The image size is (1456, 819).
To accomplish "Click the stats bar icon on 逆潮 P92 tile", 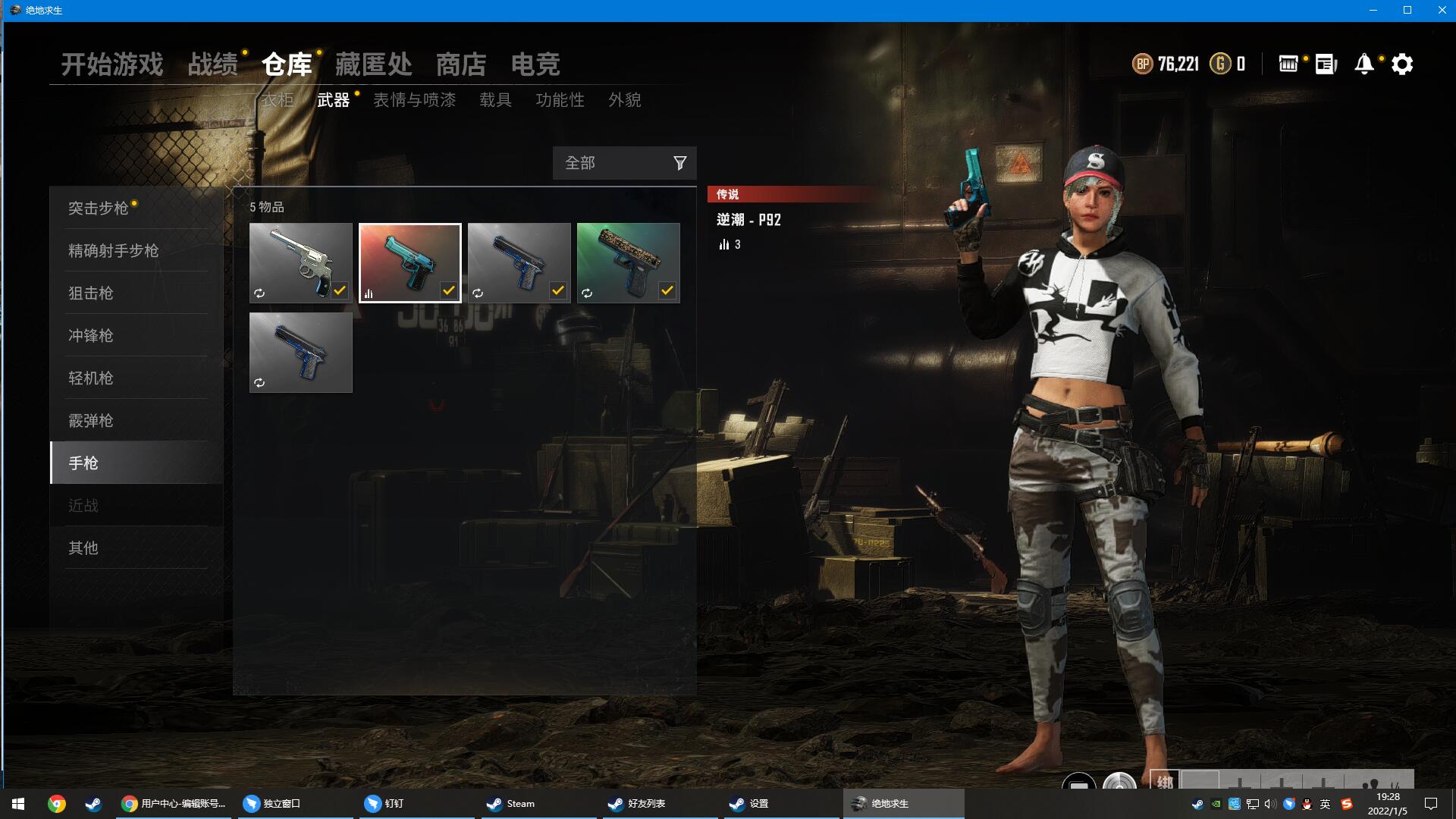I will [x=369, y=293].
